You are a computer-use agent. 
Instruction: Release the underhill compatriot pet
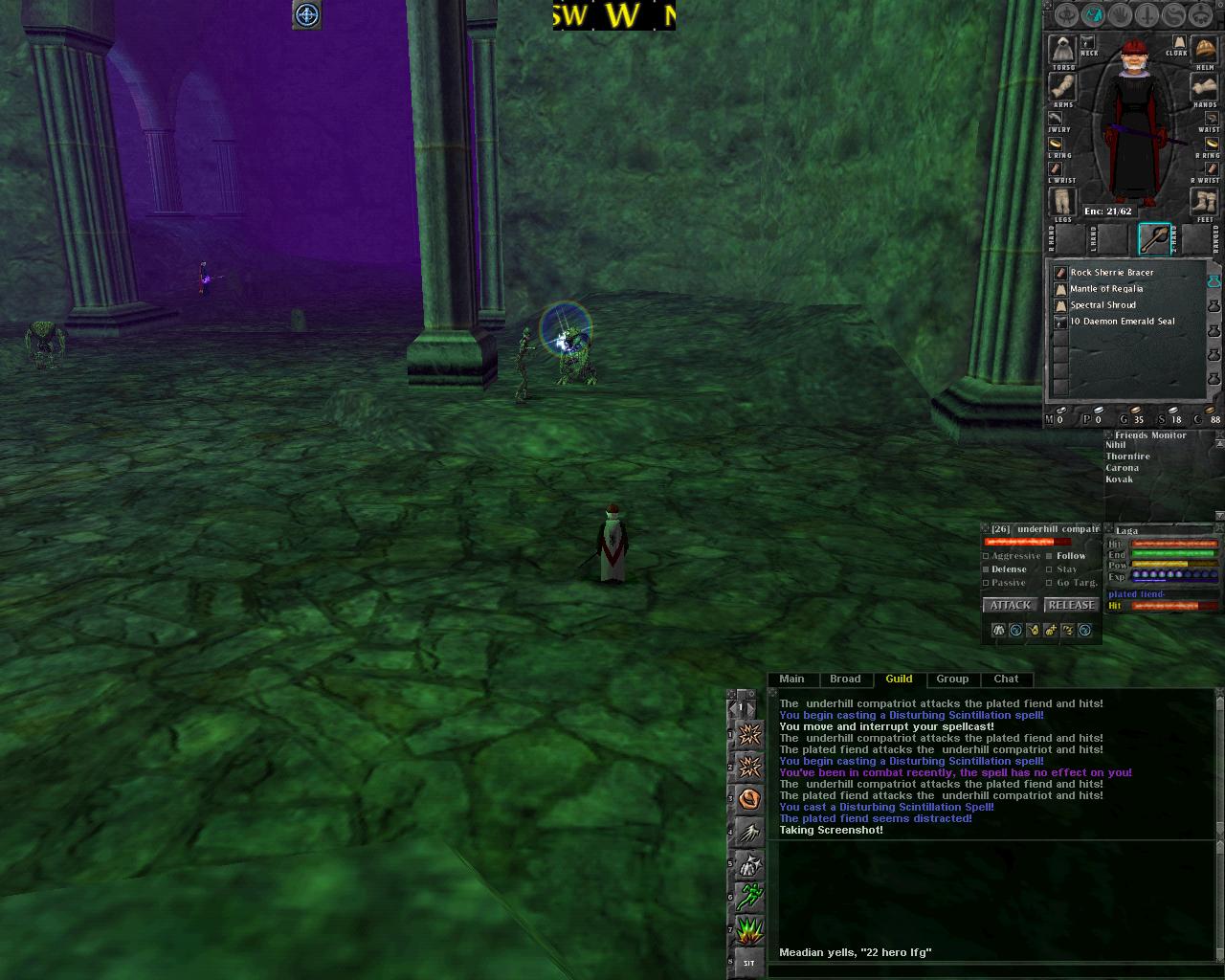pyautogui.click(x=1070, y=605)
